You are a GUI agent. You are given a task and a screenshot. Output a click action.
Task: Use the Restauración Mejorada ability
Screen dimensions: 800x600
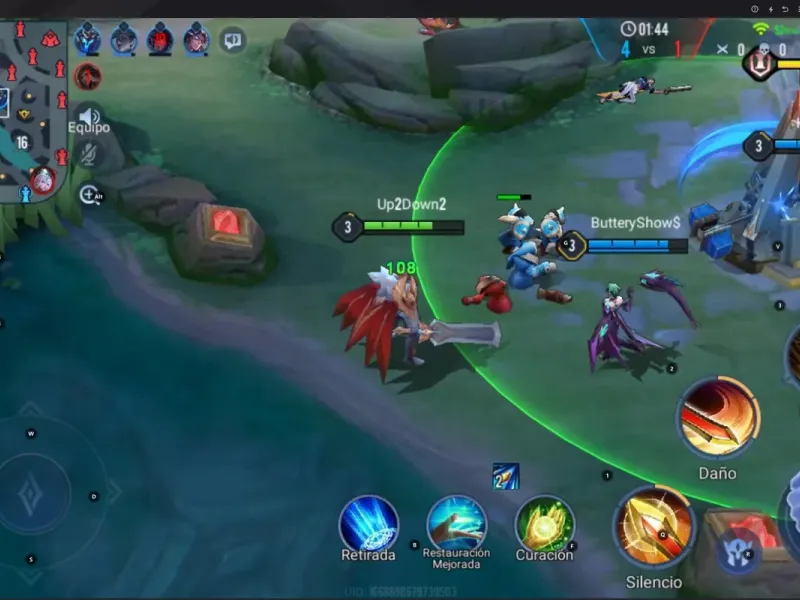456,522
